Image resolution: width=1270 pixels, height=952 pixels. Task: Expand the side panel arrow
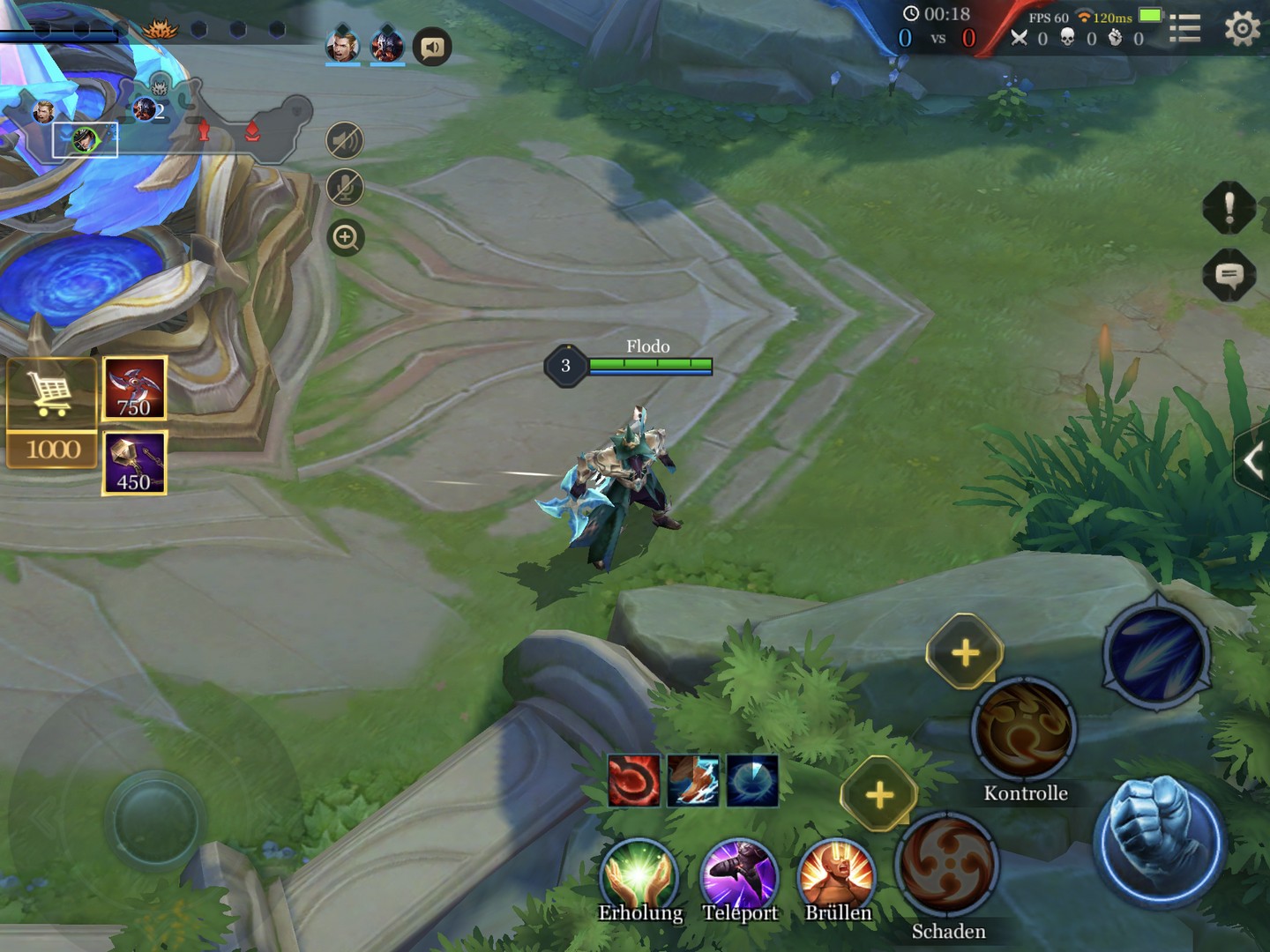(x=1253, y=460)
